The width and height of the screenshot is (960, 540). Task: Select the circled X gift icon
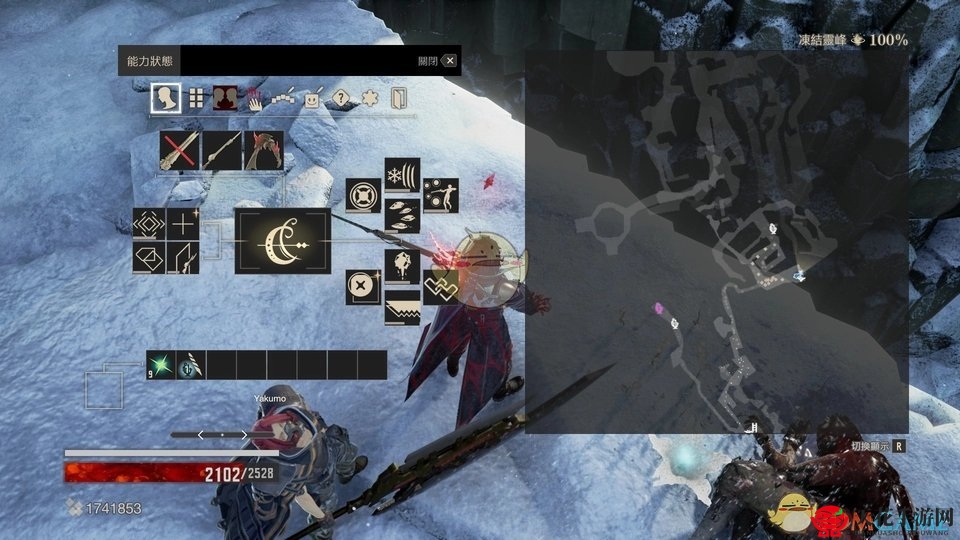coord(363,287)
